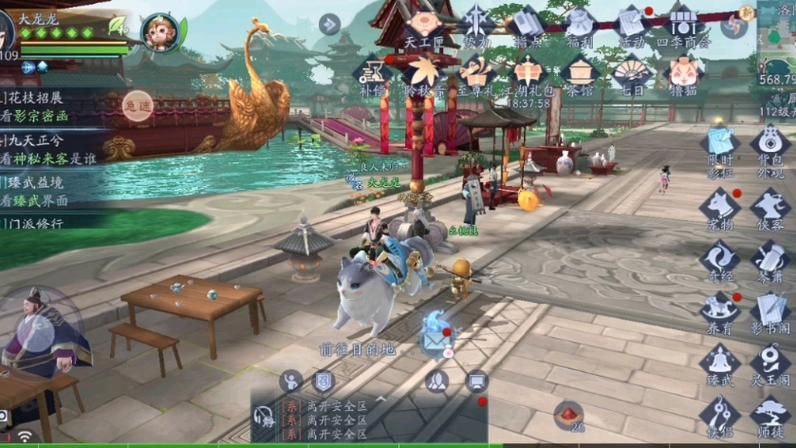Open the 九天正兮 quest entry

click(50, 149)
